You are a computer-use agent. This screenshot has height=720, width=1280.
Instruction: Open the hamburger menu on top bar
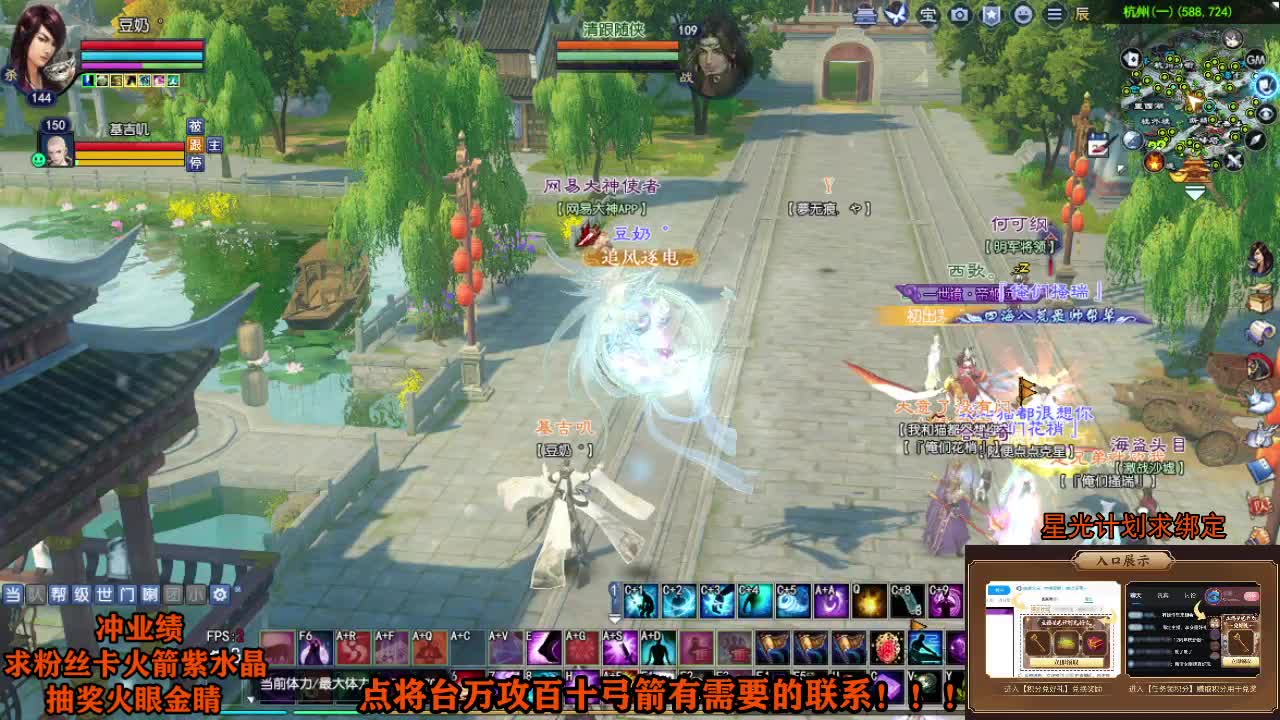[x=1054, y=14]
